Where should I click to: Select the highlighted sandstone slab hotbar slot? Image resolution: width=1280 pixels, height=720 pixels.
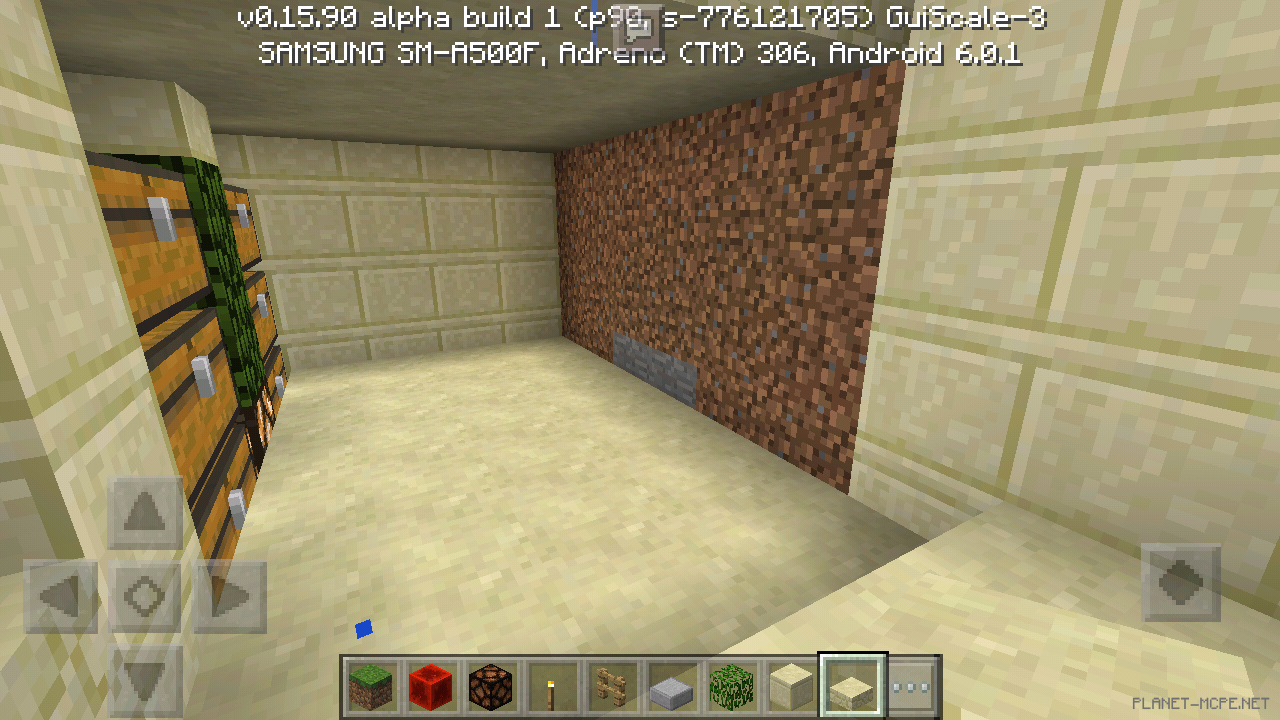(851, 686)
